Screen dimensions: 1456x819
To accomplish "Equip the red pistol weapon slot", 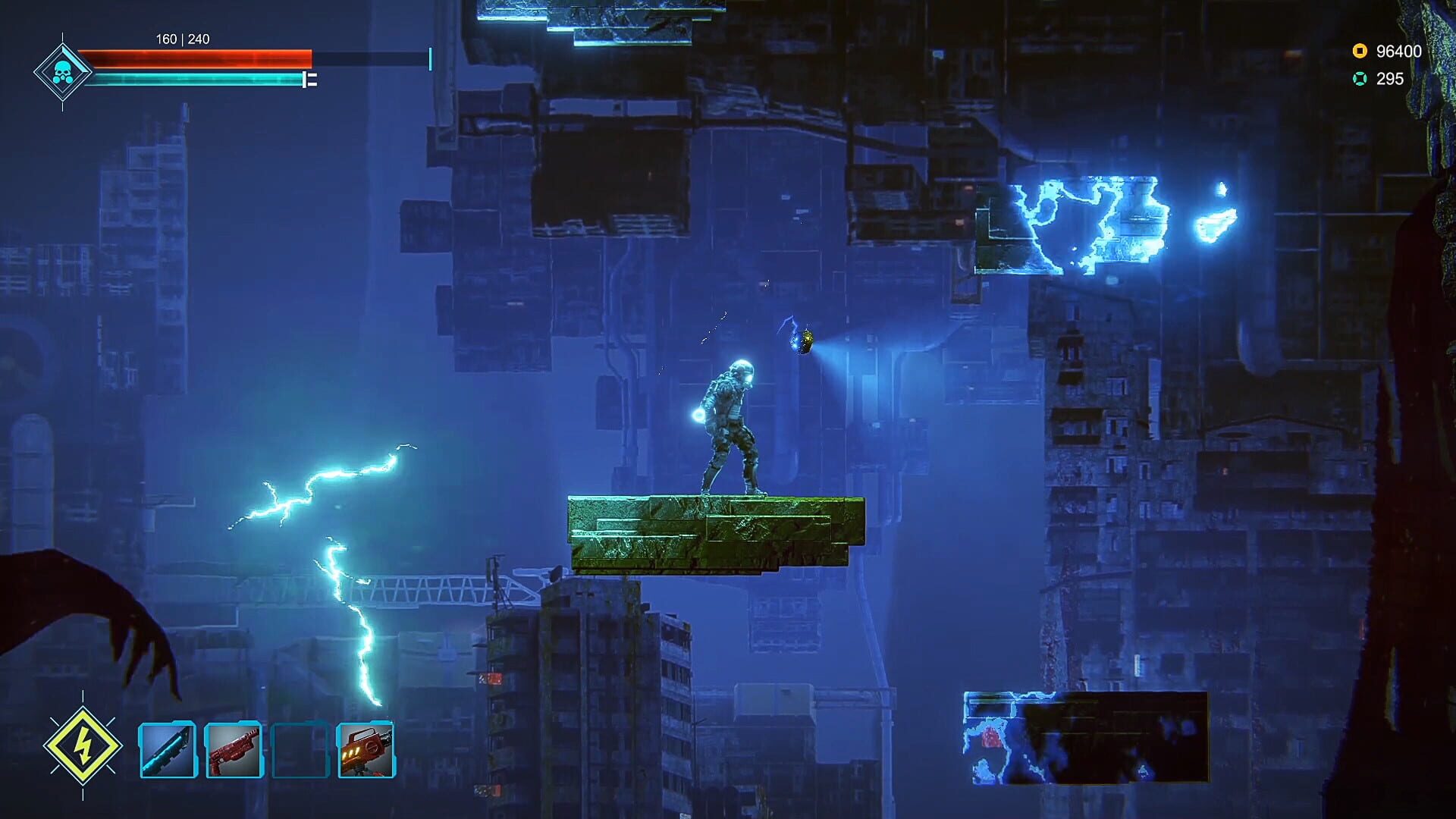I will tap(234, 750).
